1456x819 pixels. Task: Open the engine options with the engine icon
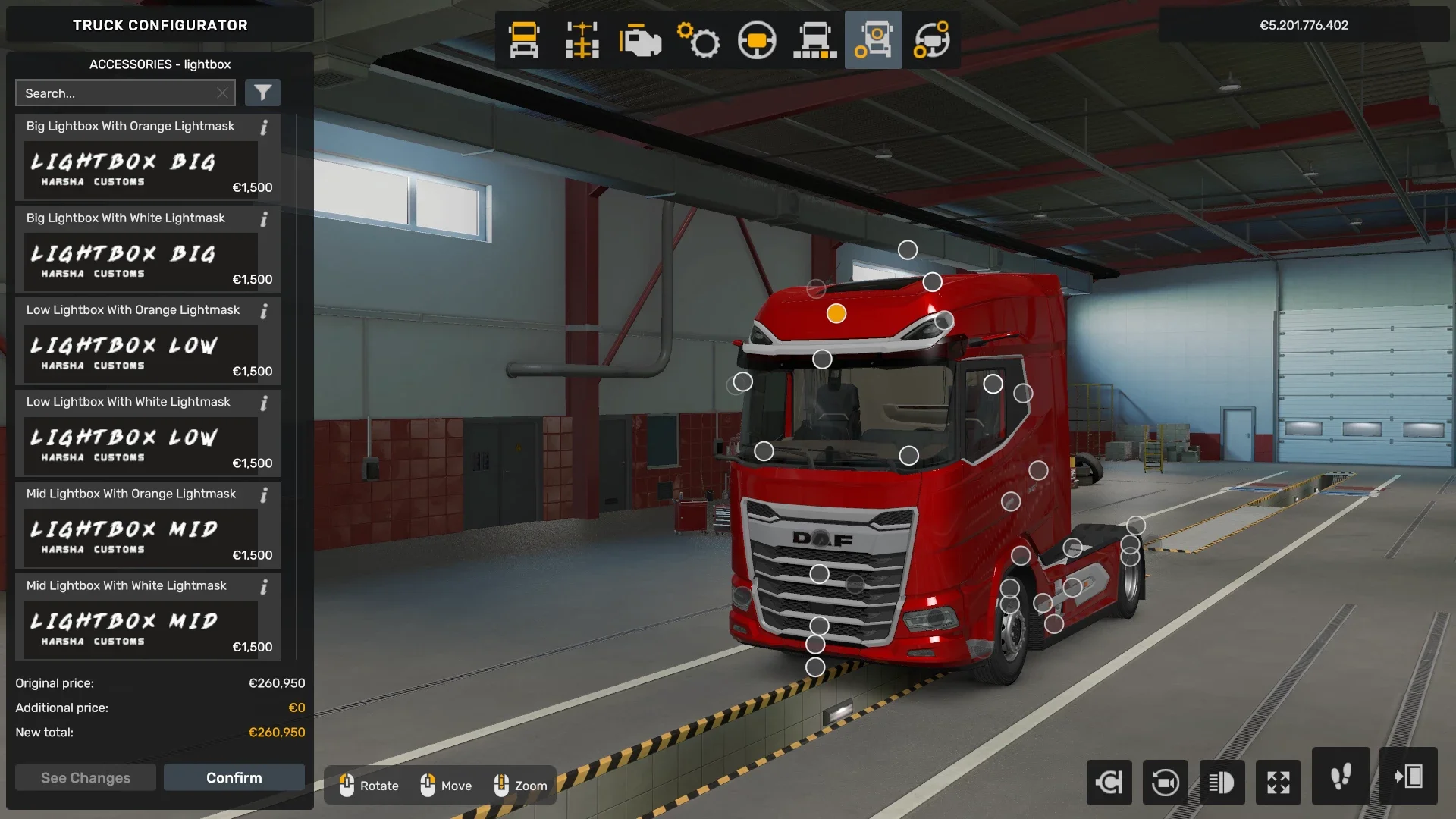641,41
